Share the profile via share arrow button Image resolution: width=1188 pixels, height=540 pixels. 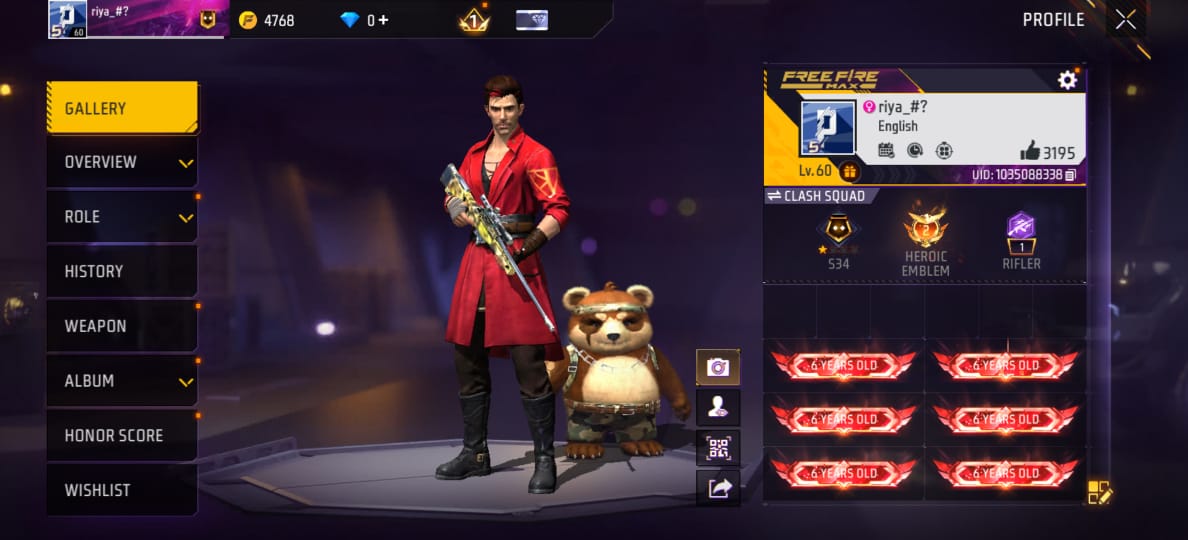718,488
